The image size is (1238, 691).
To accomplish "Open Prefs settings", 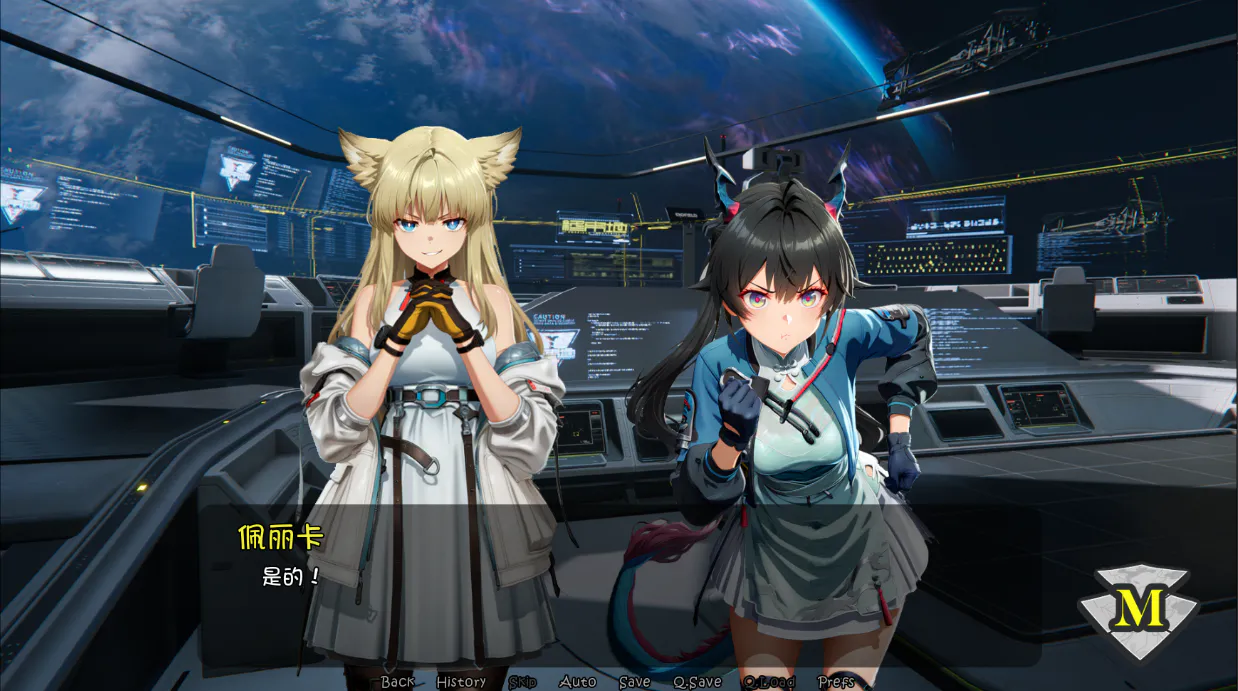I will pyautogui.click(x=836, y=682).
